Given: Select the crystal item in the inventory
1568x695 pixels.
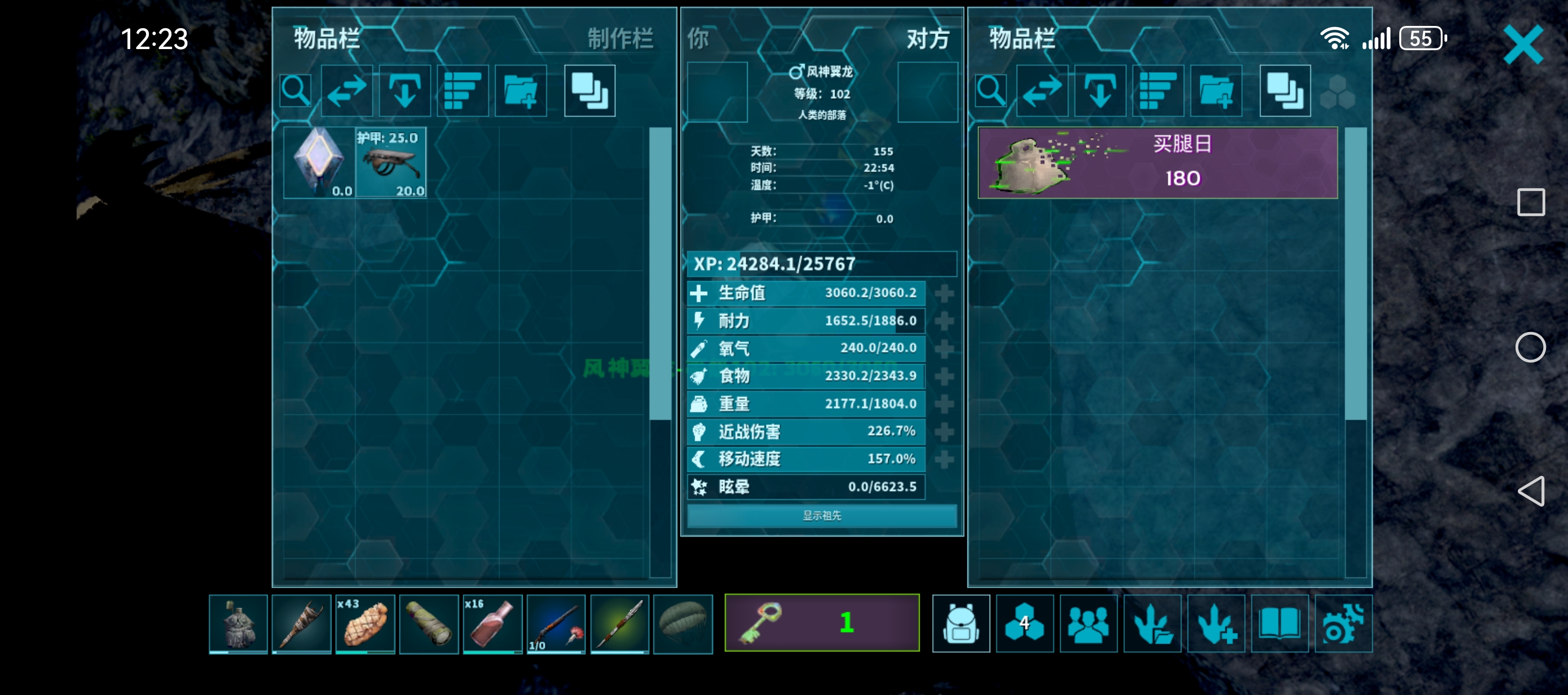Looking at the screenshot, I should (x=319, y=162).
